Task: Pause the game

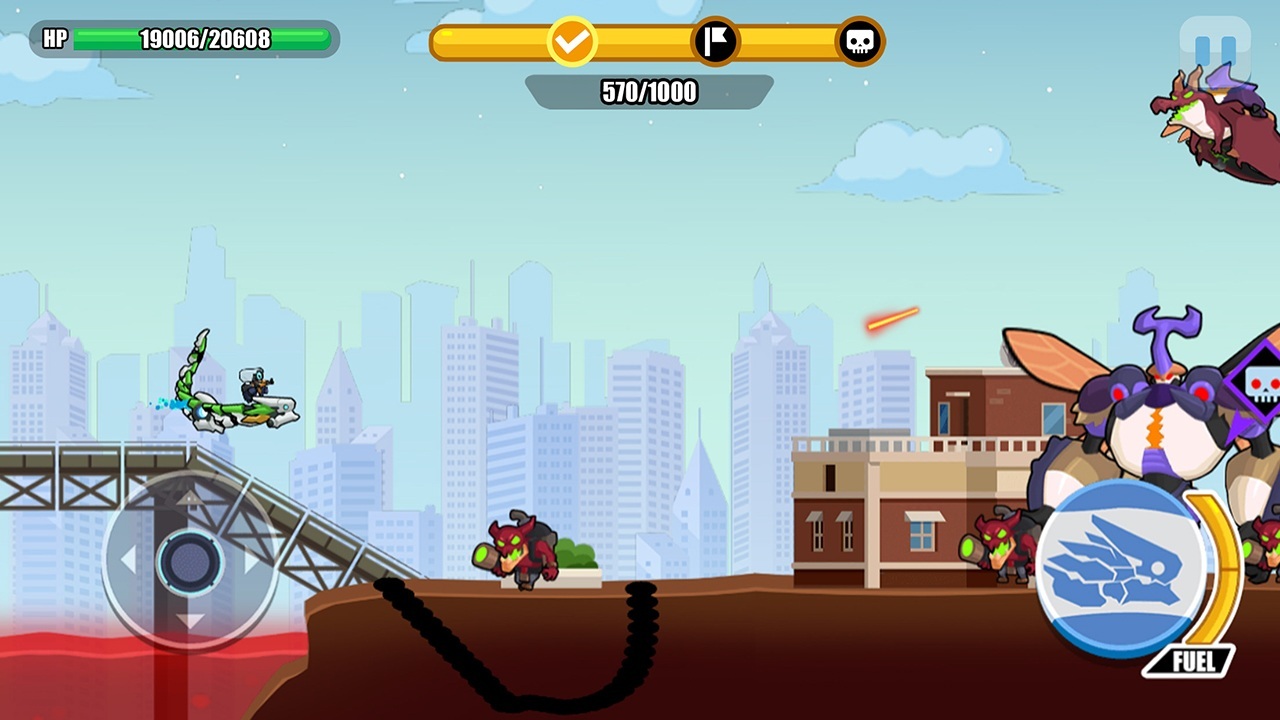Action: 1214,49
